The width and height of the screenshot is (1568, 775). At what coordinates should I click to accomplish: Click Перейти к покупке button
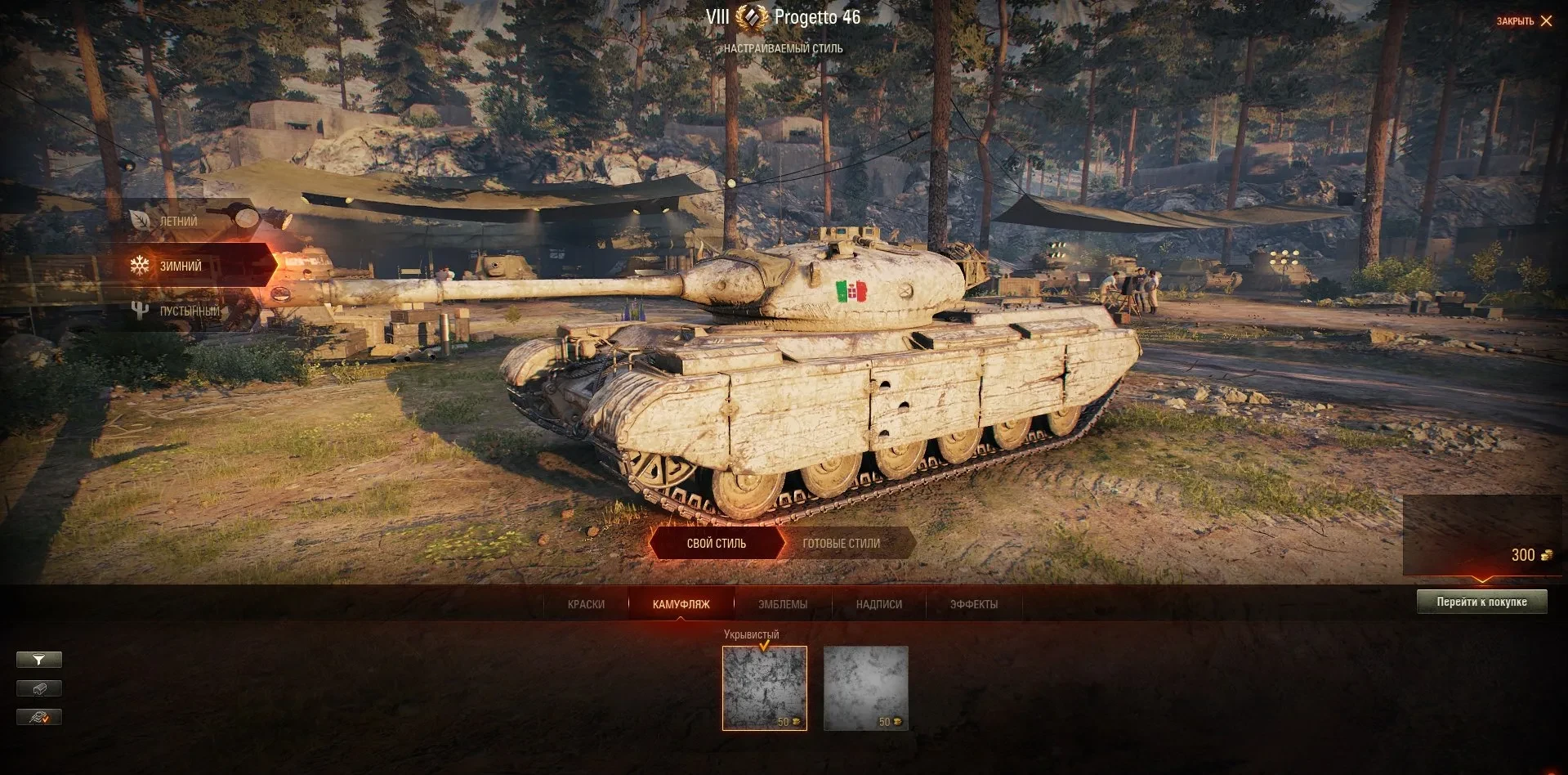coord(1481,602)
